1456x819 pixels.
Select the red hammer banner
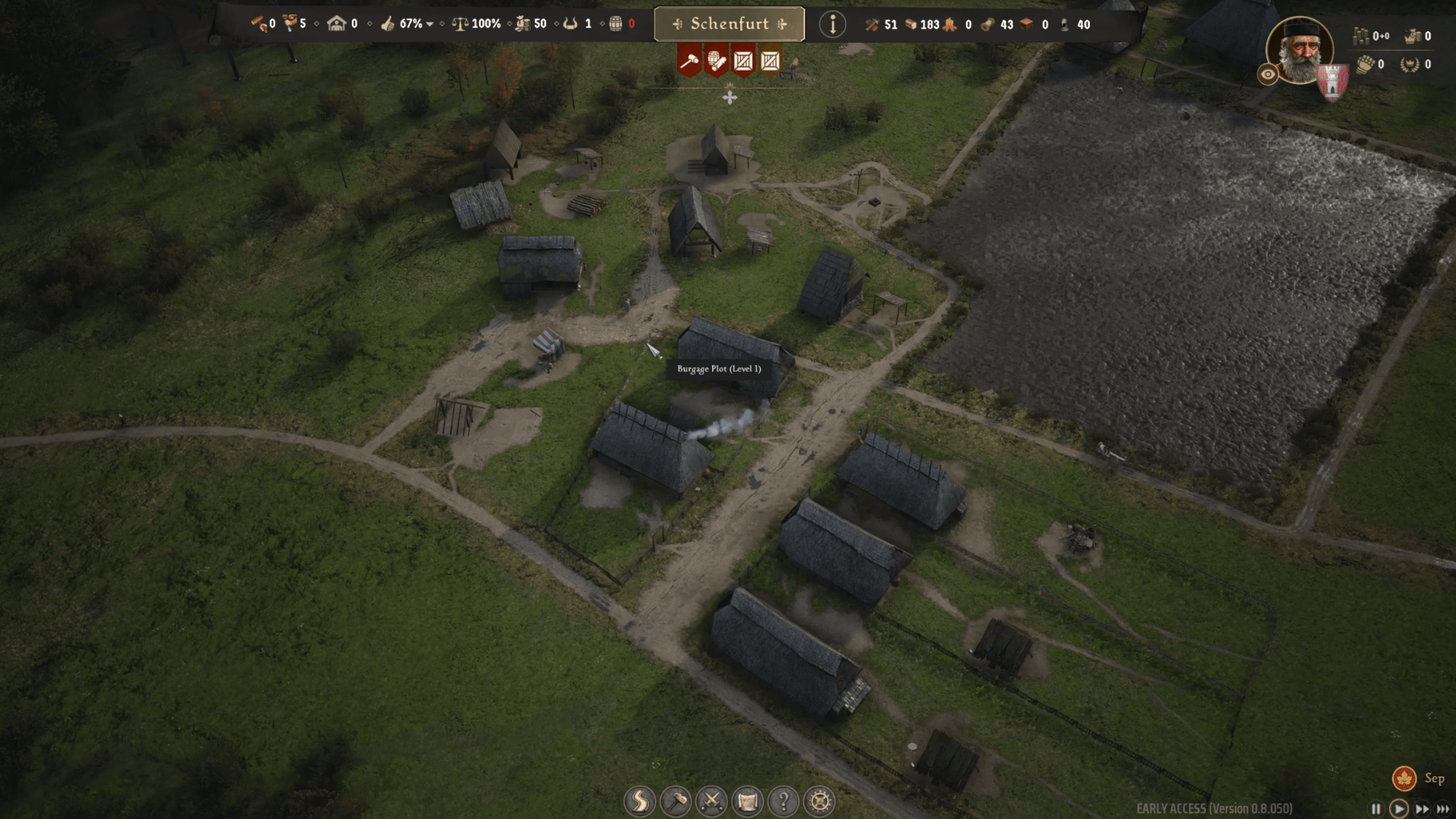click(689, 61)
